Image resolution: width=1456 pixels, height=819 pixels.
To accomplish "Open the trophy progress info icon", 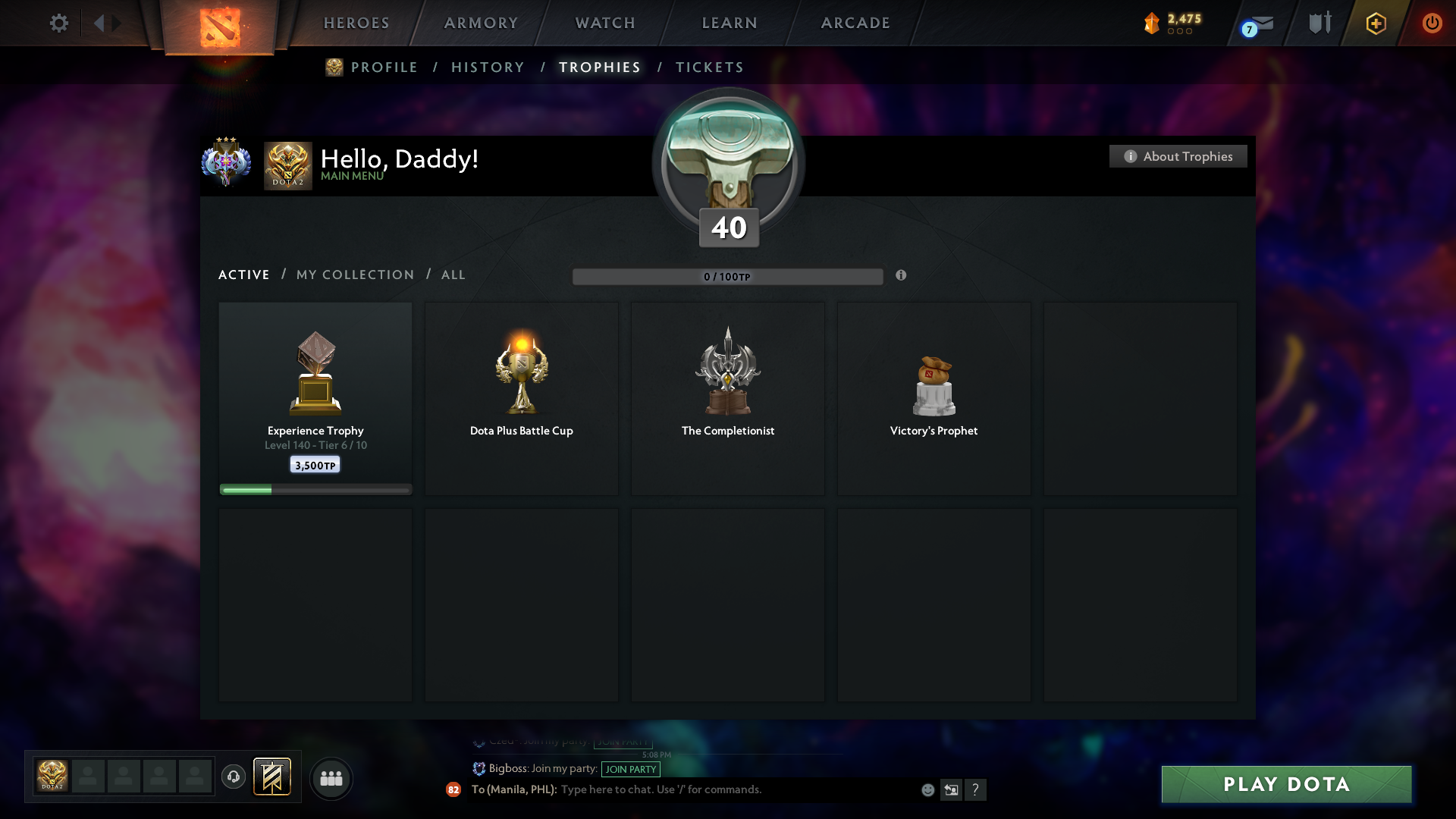I will [x=902, y=276].
